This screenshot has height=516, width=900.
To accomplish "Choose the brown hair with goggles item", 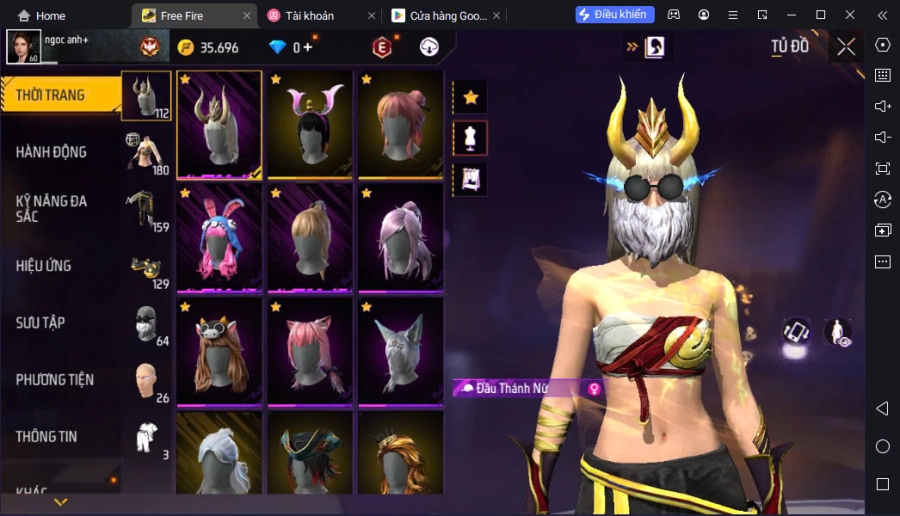I will coord(219,352).
